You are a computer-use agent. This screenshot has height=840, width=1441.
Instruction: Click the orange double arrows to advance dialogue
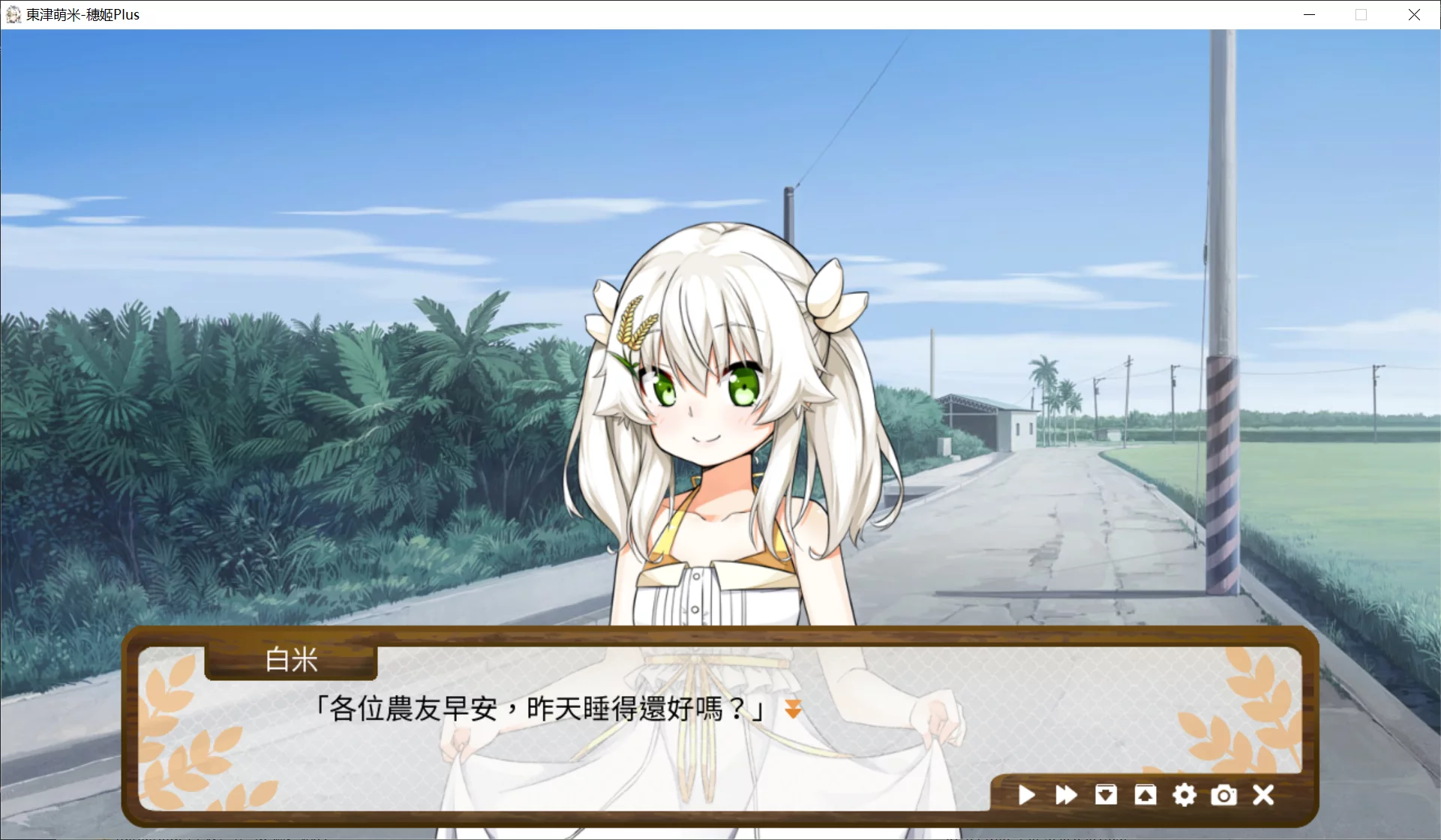[793, 708]
